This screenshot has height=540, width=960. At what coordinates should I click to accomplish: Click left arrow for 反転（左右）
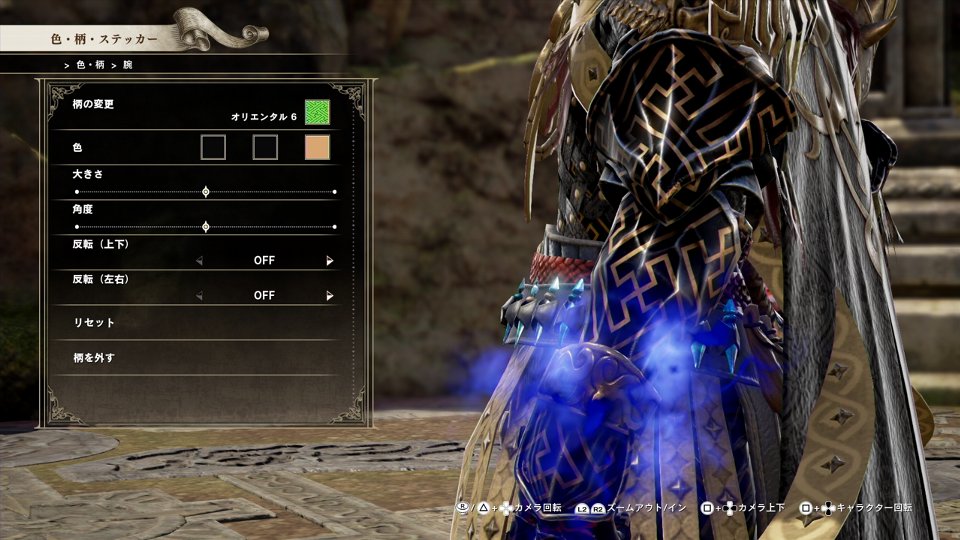[x=198, y=296]
